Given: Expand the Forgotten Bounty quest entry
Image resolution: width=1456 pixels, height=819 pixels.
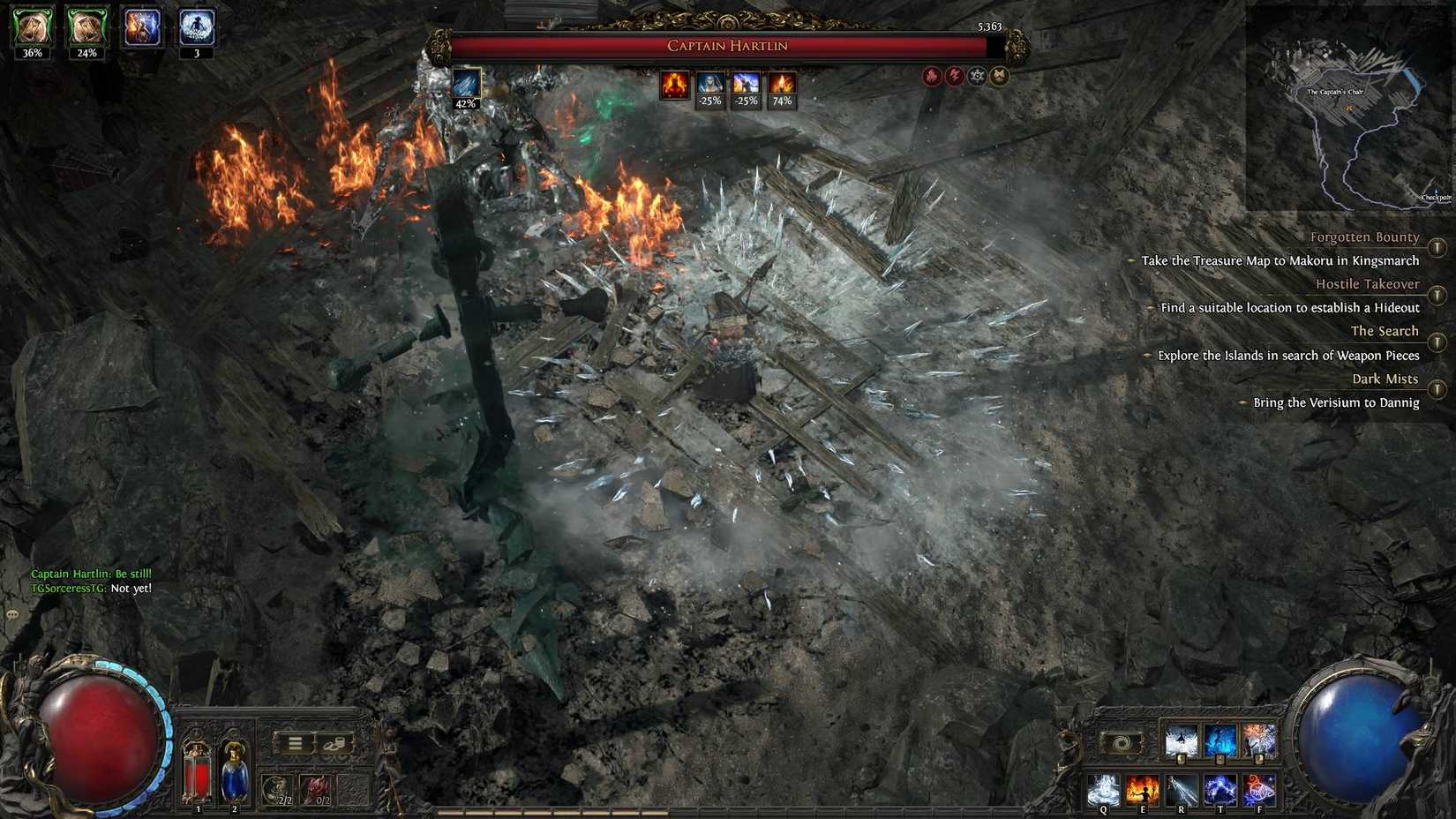Looking at the screenshot, I should (x=1364, y=237).
